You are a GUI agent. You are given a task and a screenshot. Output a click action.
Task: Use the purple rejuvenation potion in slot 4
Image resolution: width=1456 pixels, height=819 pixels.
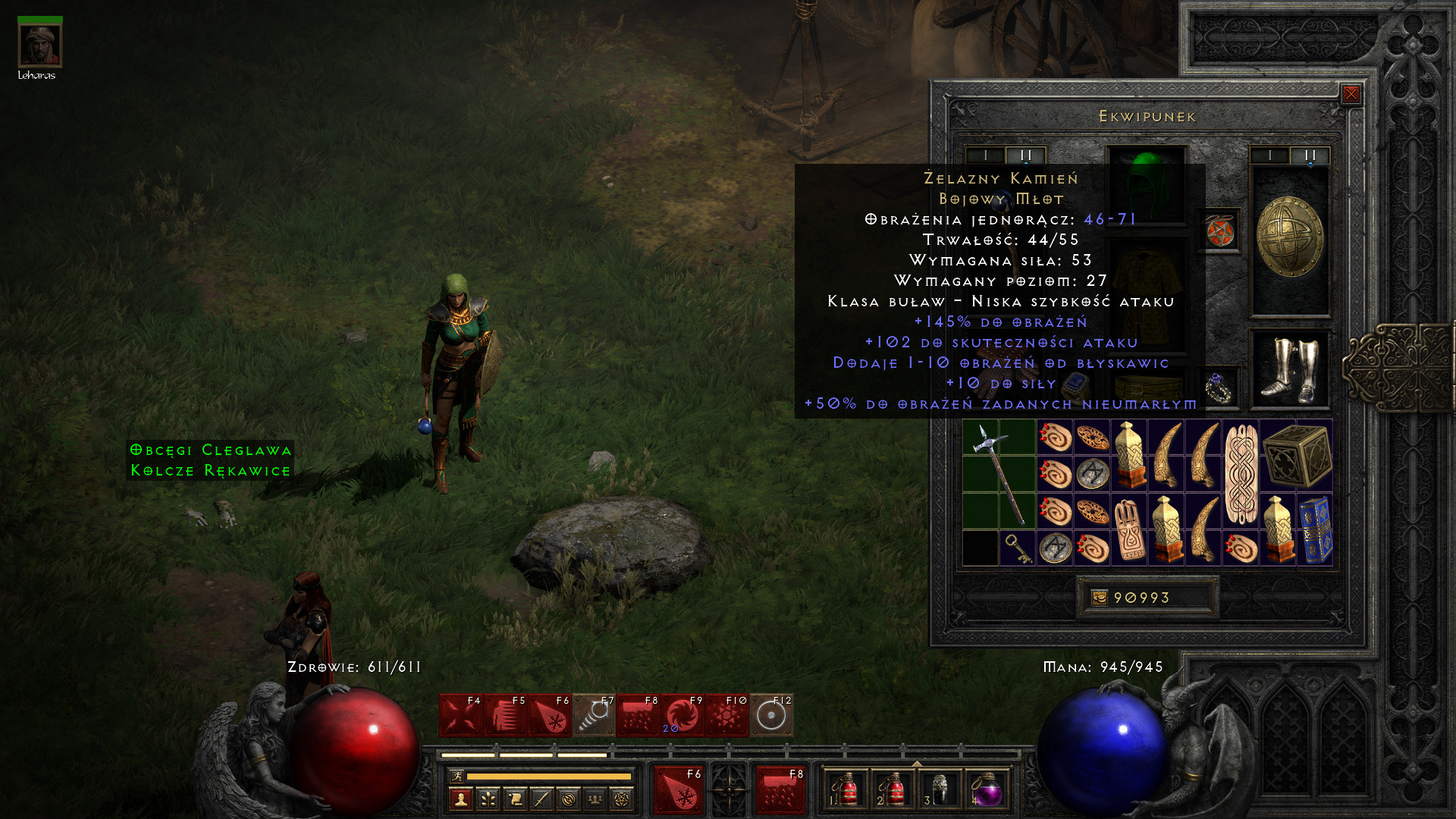(x=986, y=789)
